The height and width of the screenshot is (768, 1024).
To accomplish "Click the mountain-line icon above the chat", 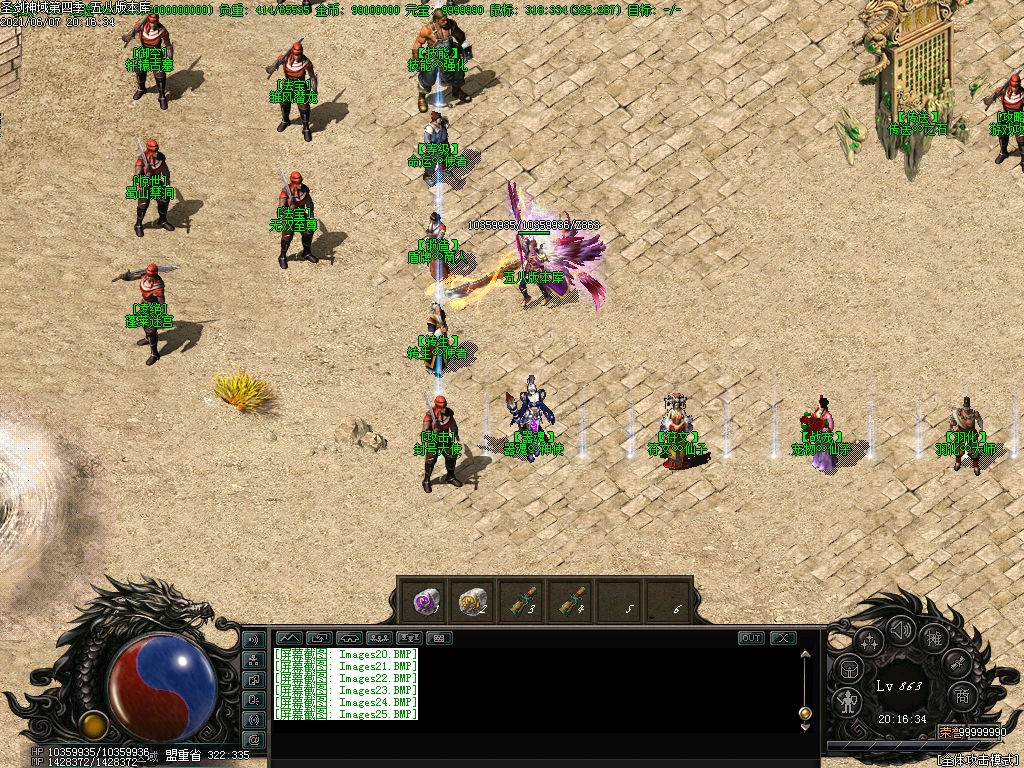I will (289, 638).
